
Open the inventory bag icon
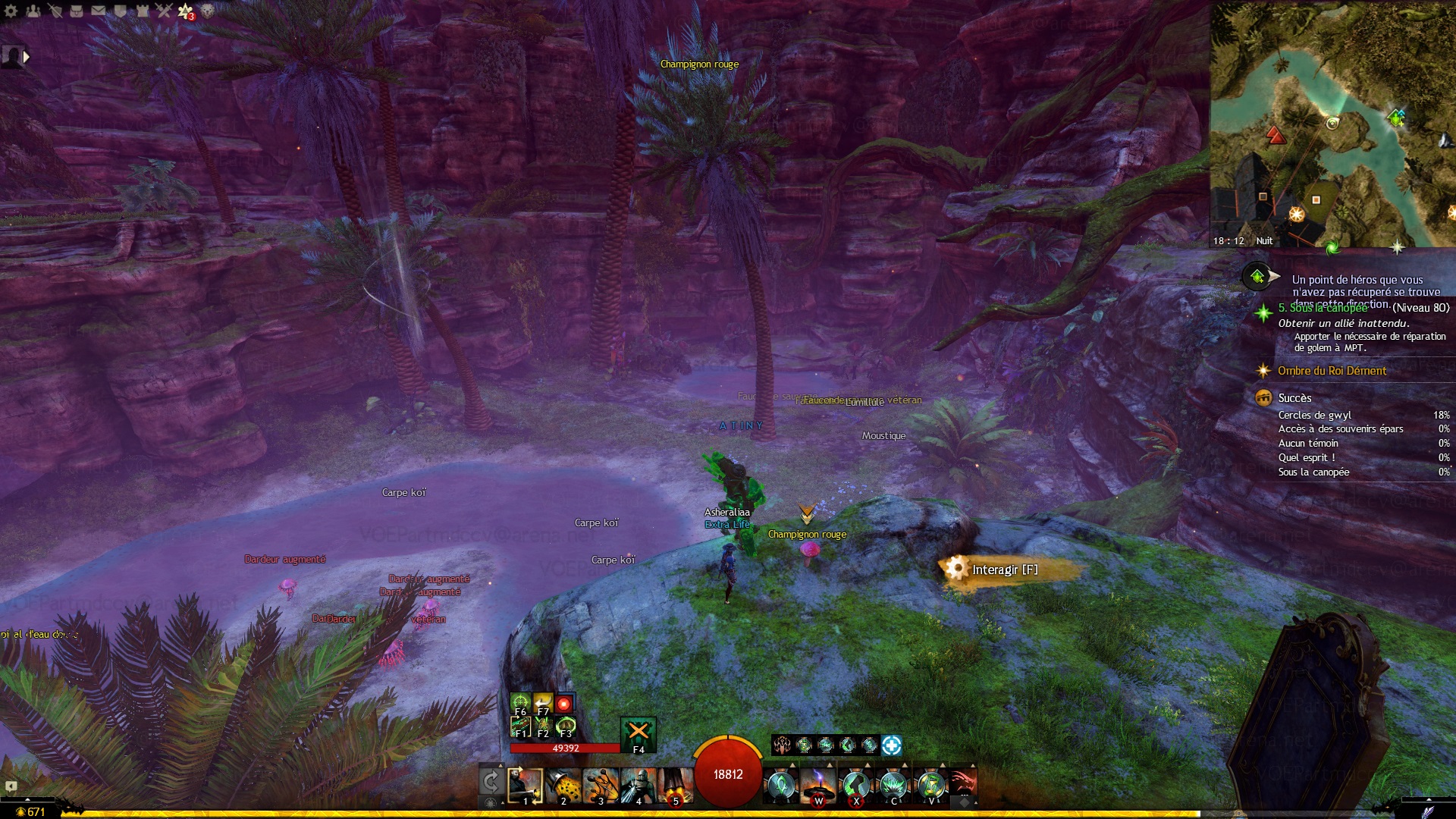point(77,11)
